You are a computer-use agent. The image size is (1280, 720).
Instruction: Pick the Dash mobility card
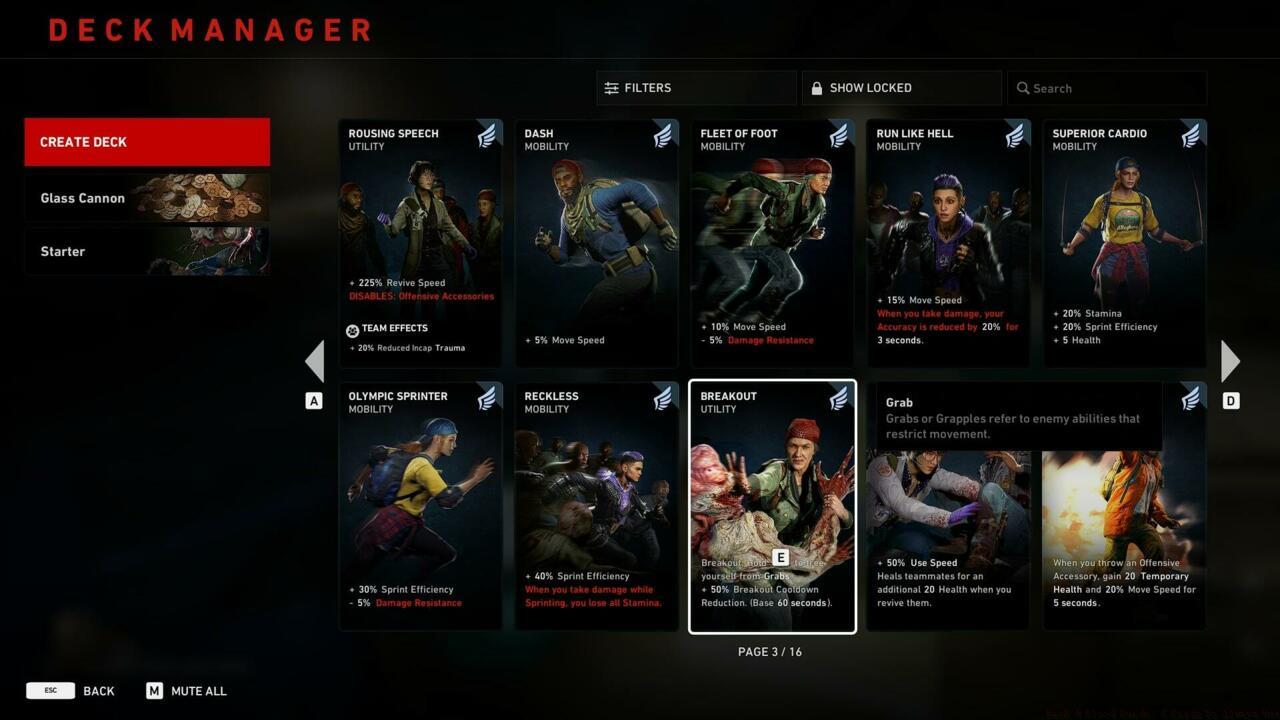point(596,243)
